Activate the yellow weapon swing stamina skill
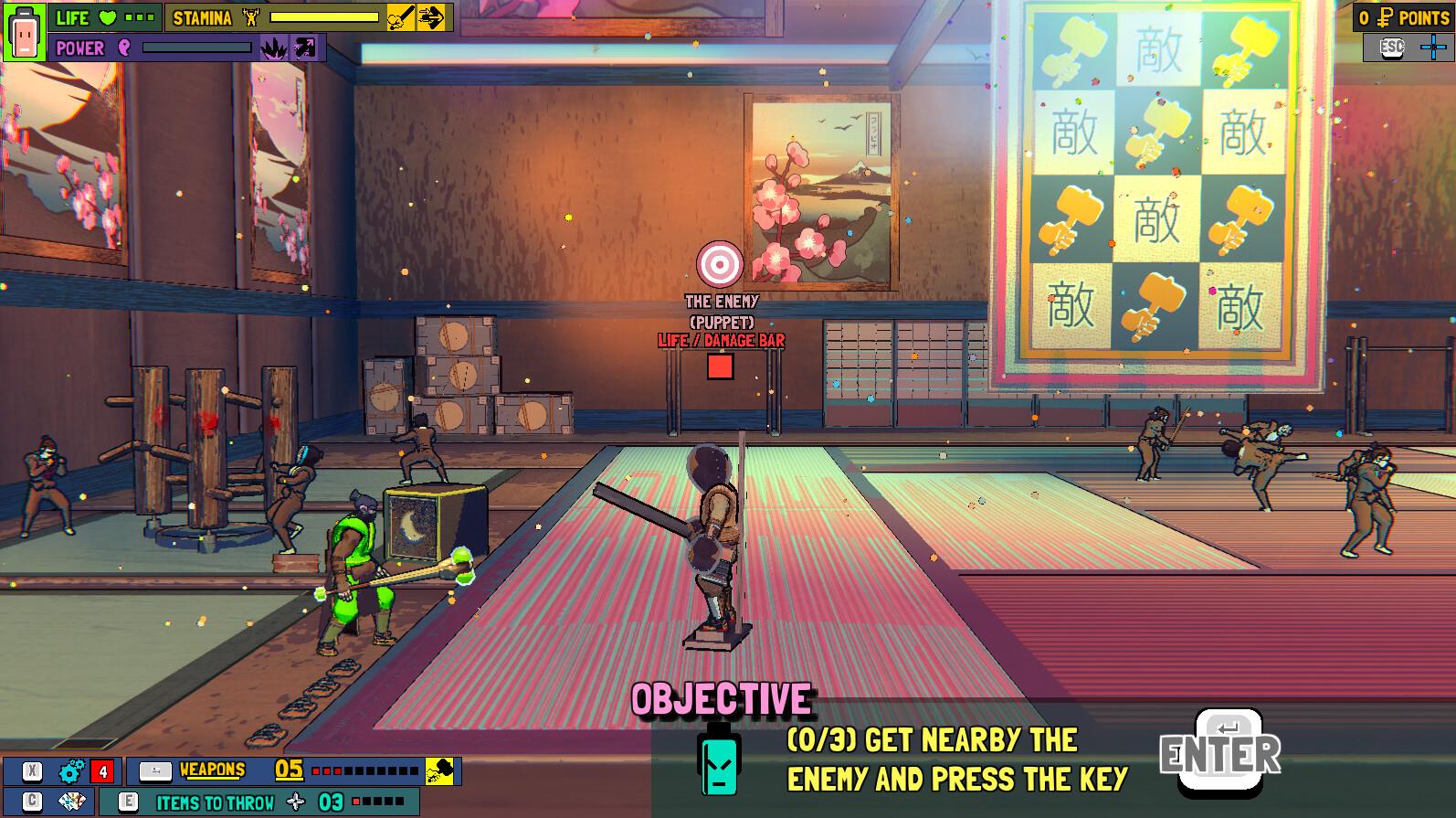The height and width of the screenshot is (818, 1456). pyautogui.click(x=400, y=17)
